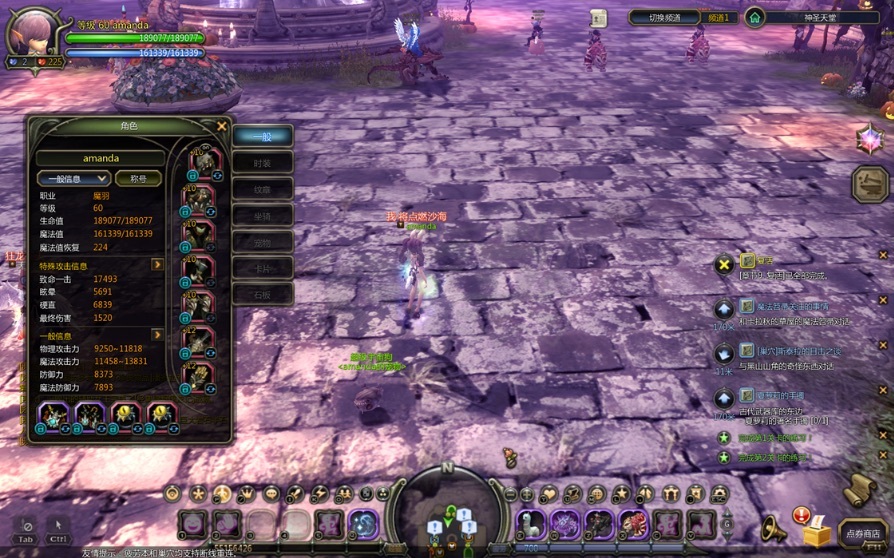
Task: Close the 角色 character window
Action: pos(221,126)
